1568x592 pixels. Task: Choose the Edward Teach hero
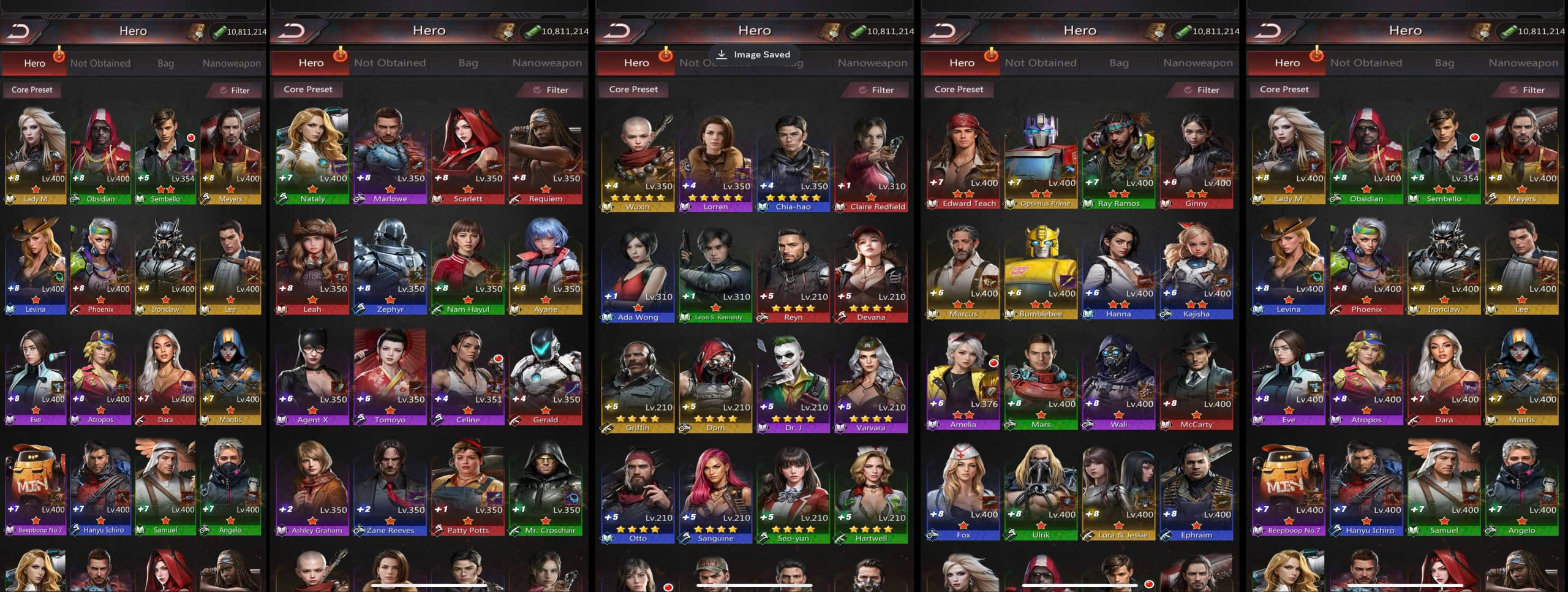[x=963, y=159]
